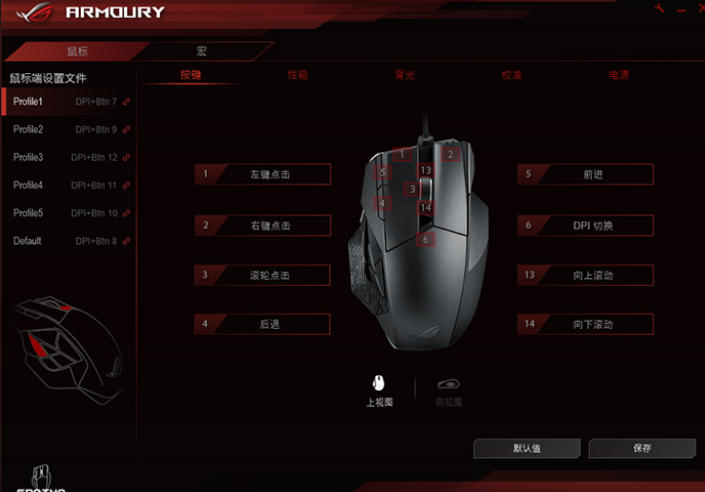Save settings with the 保存 button
Image resolution: width=705 pixels, height=492 pixels.
(642, 448)
